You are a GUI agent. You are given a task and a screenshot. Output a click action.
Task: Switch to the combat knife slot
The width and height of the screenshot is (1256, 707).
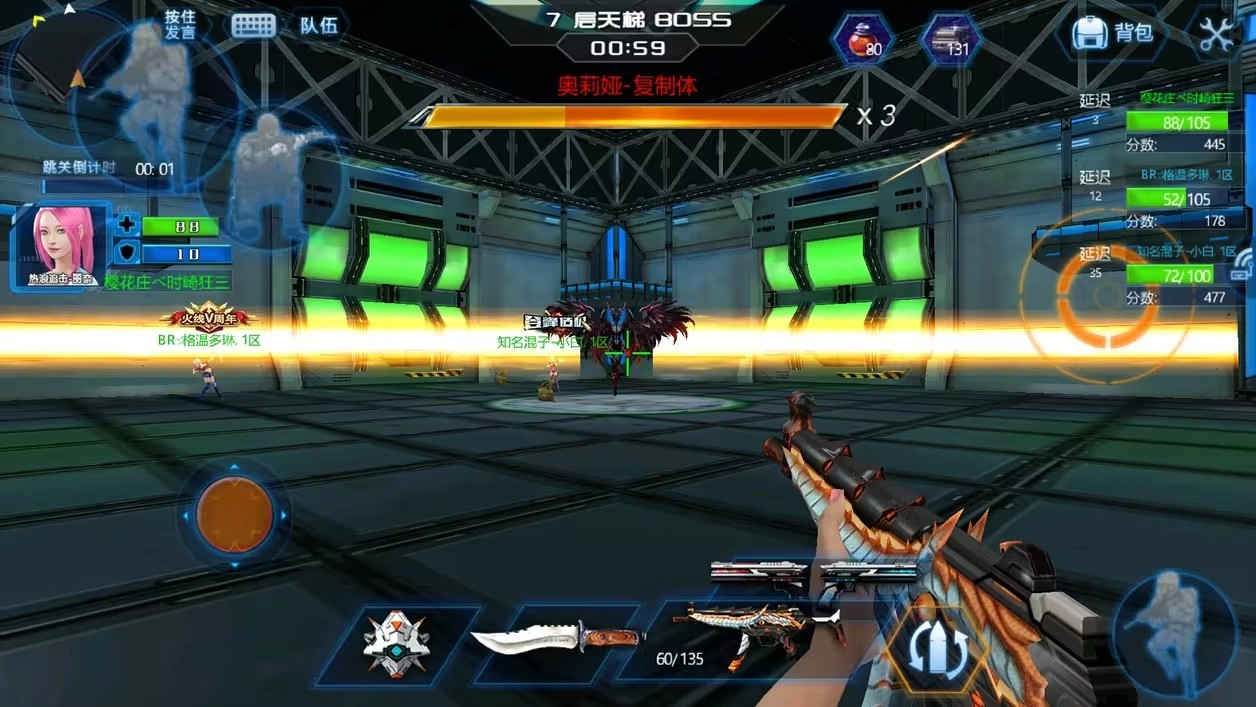click(557, 637)
